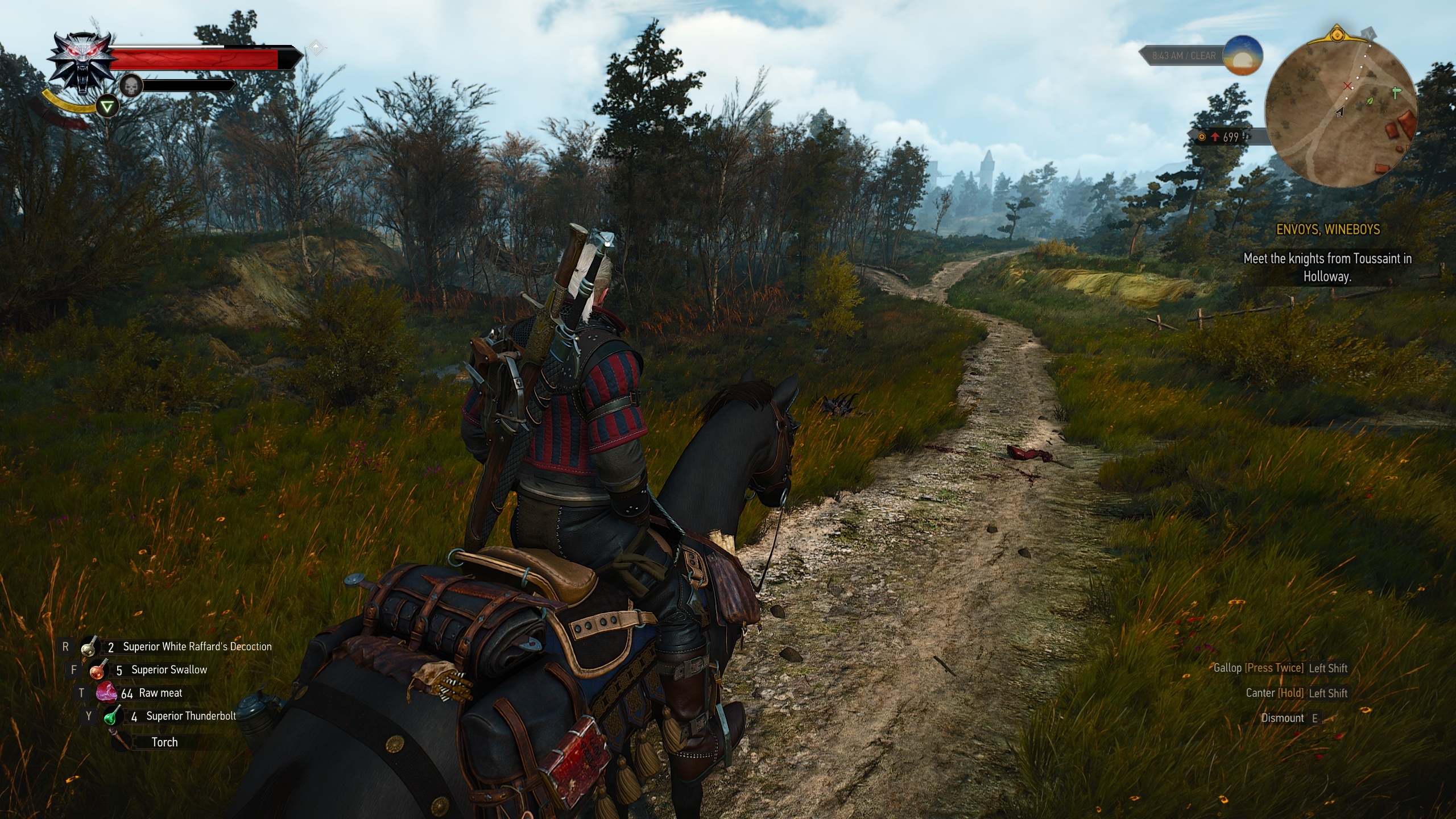Open the Envoys, Wineboys quest tracker
Screen dimensions: 1456x819
(1327, 230)
